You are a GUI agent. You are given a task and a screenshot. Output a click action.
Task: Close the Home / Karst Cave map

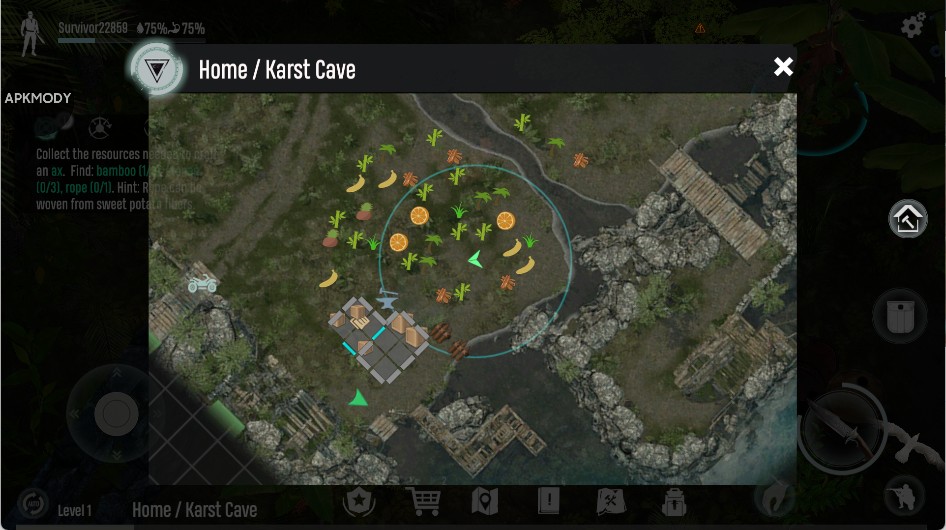(783, 67)
